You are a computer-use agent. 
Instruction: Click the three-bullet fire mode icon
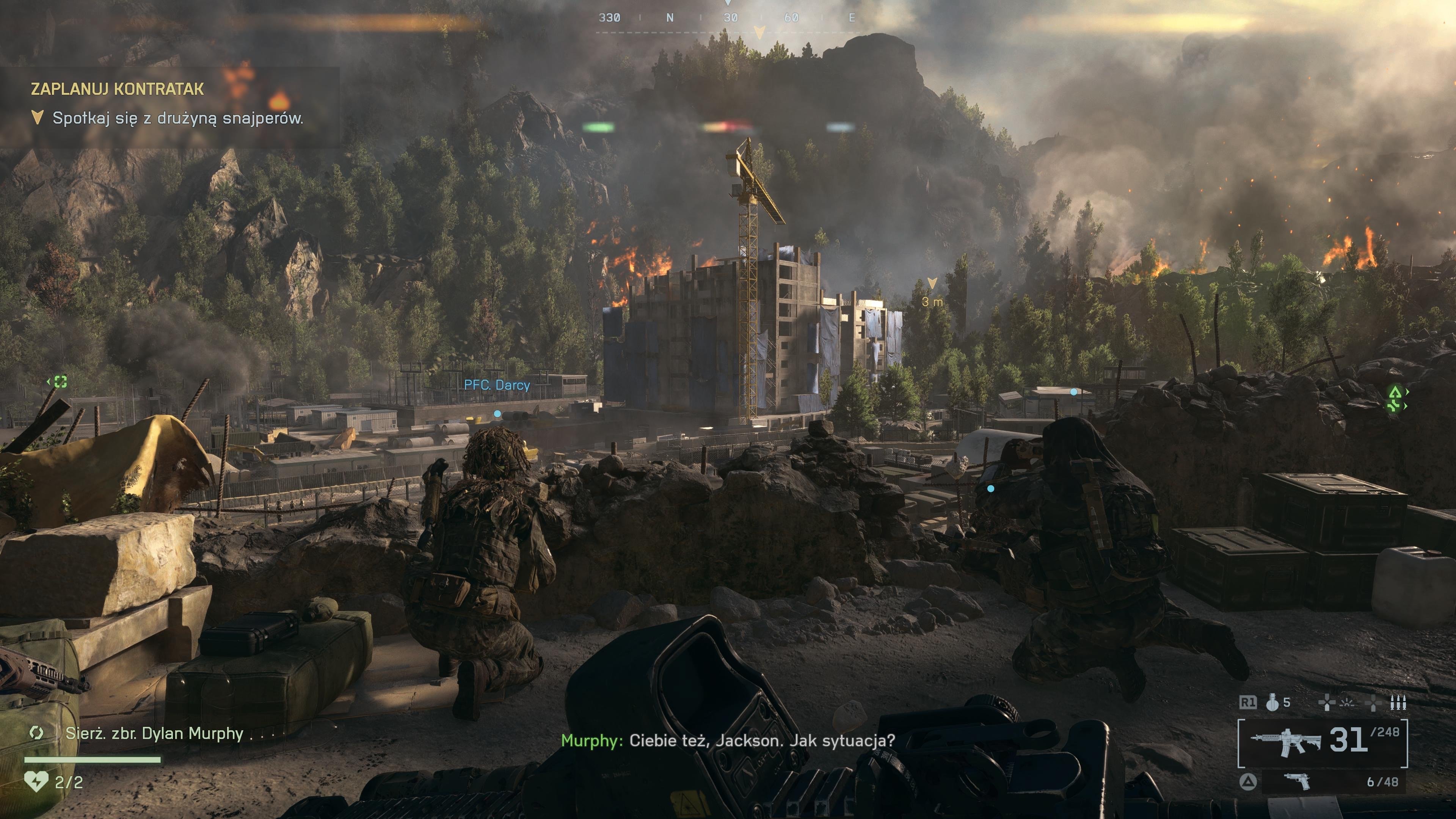coord(1399,703)
